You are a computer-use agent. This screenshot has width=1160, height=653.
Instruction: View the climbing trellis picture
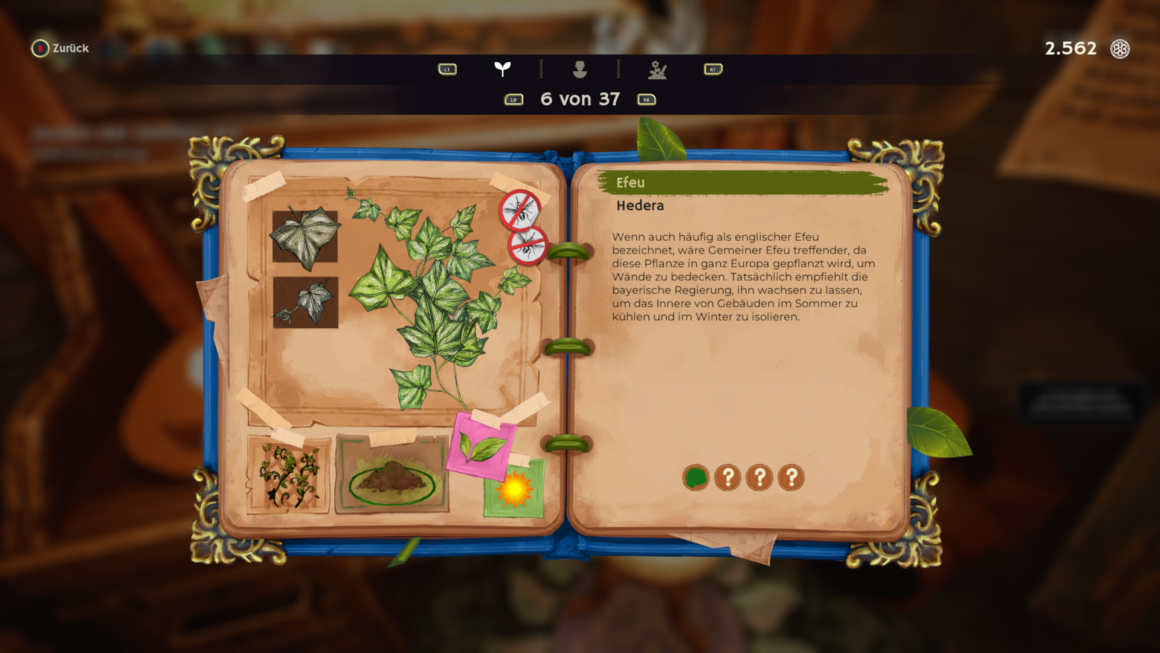coord(289,474)
